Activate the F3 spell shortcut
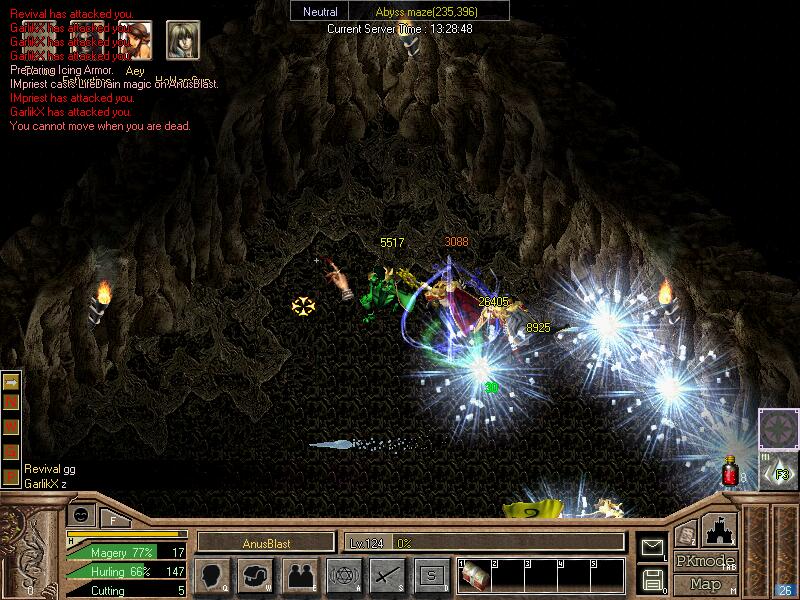Viewport: 800px width, 600px height. click(x=780, y=472)
